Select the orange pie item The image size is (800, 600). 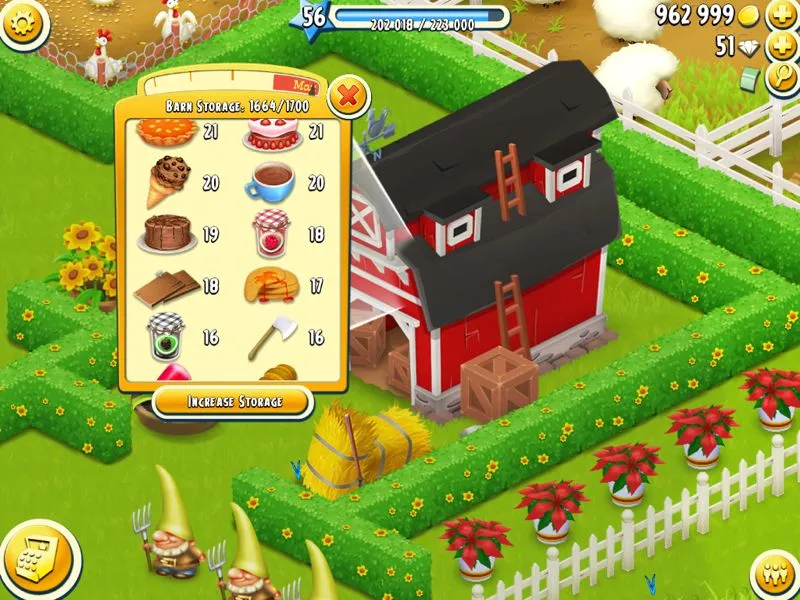[x=165, y=133]
